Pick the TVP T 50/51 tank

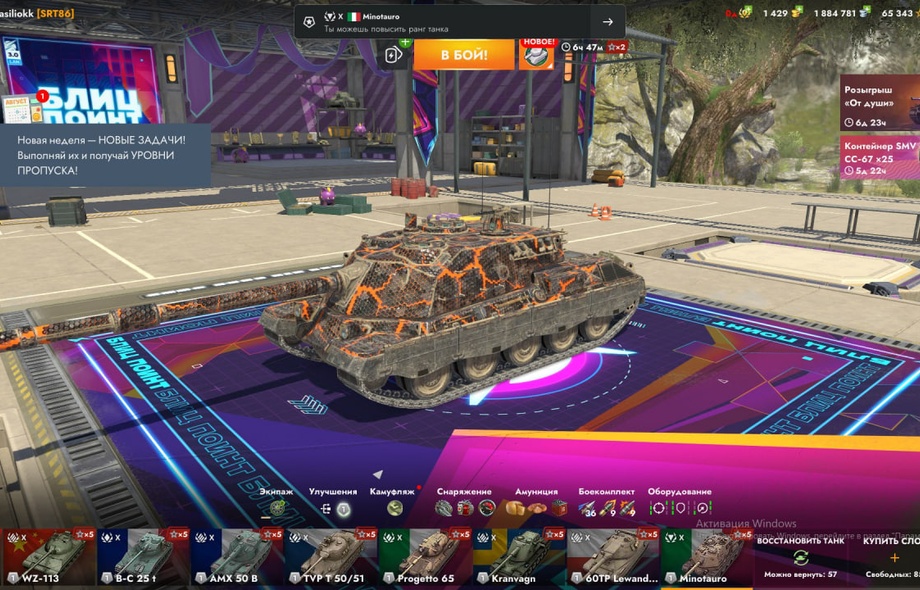pyautogui.click(x=330, y=558)
